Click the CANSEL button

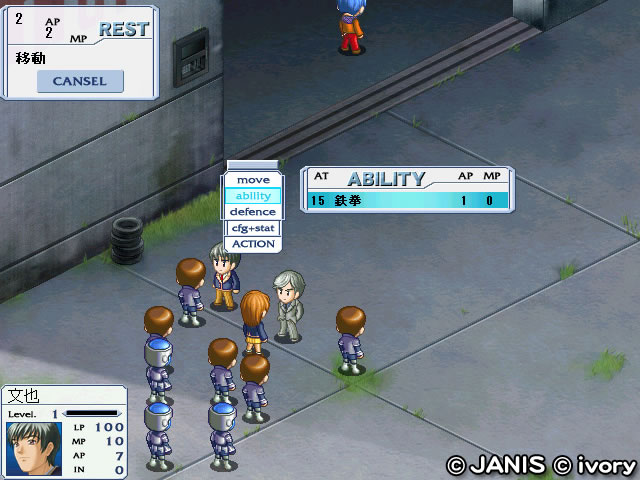[x=79, y=81]
